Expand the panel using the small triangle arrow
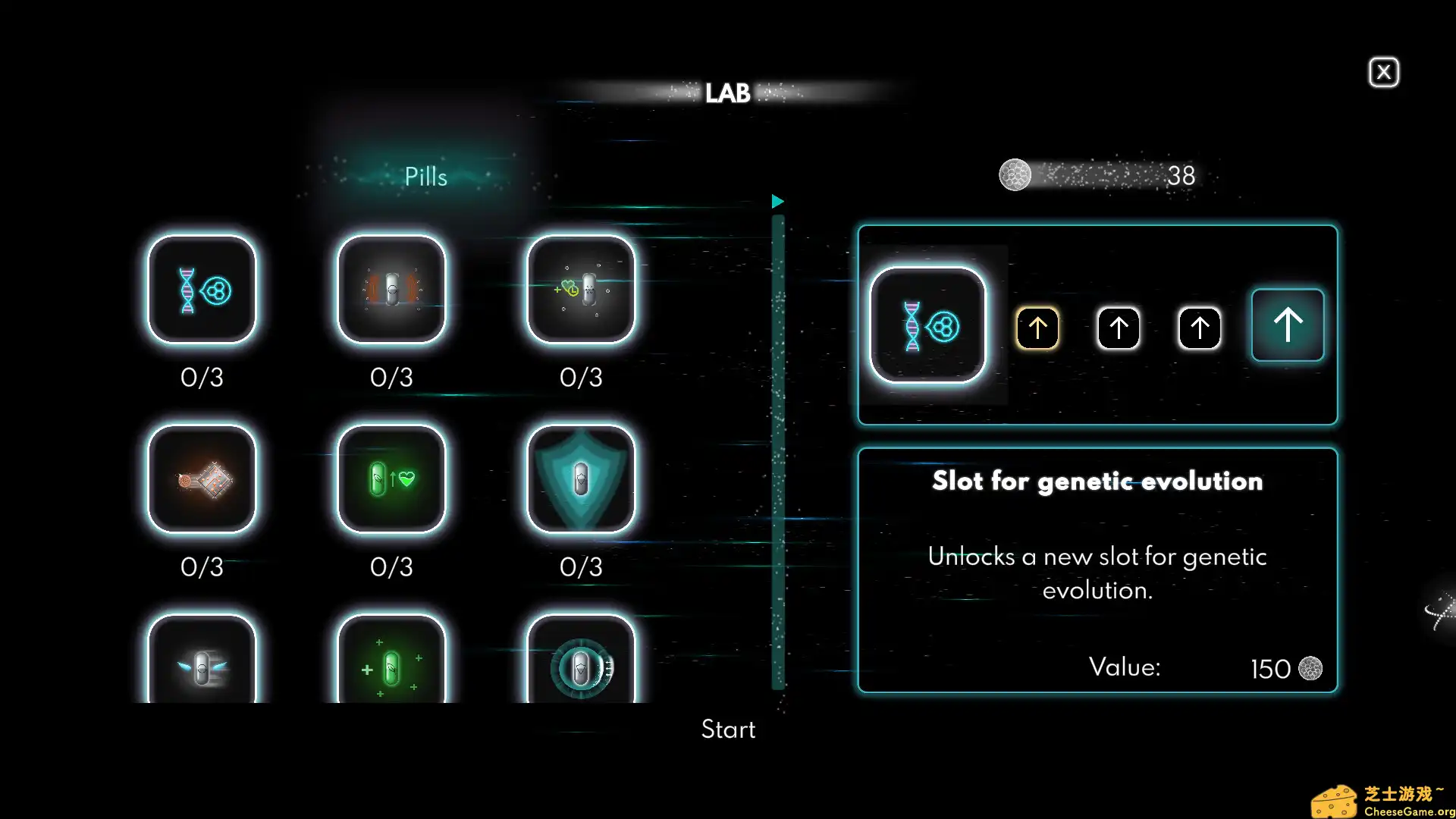Screen dimensions: 1456x819 click(777, 202)
